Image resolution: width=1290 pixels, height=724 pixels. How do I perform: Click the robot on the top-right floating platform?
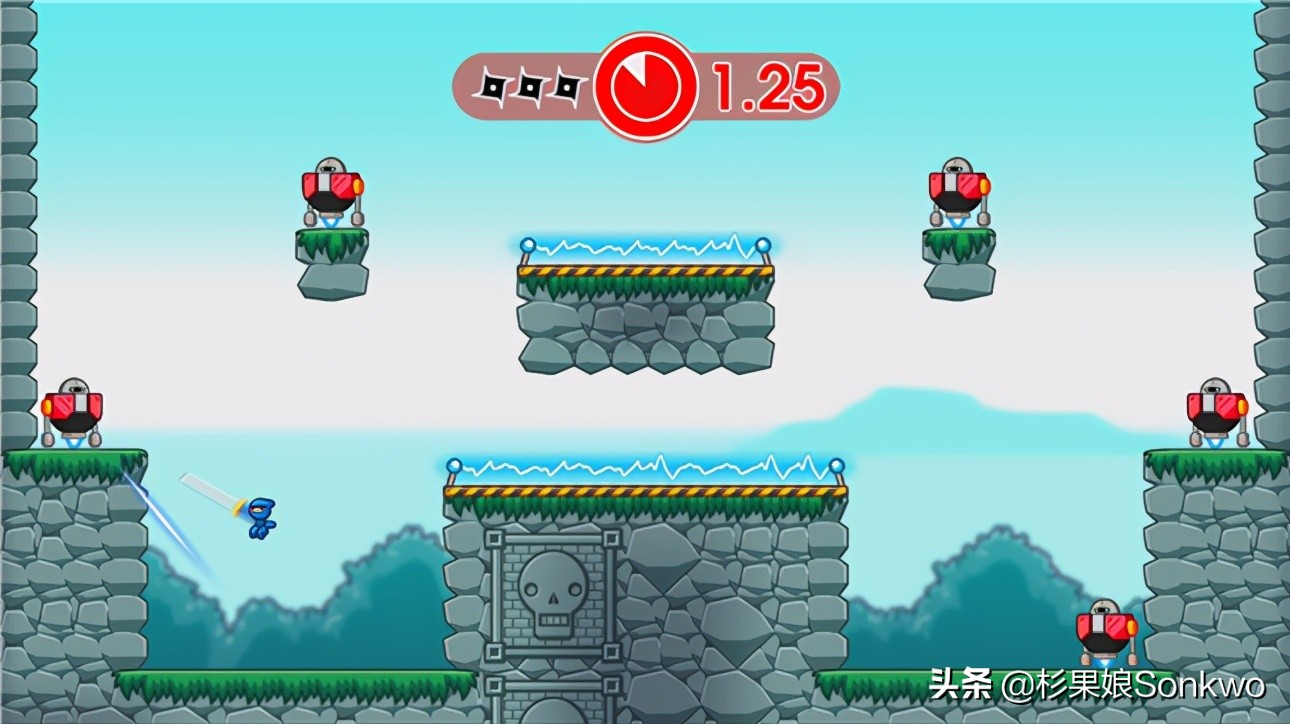click(956, 190)
